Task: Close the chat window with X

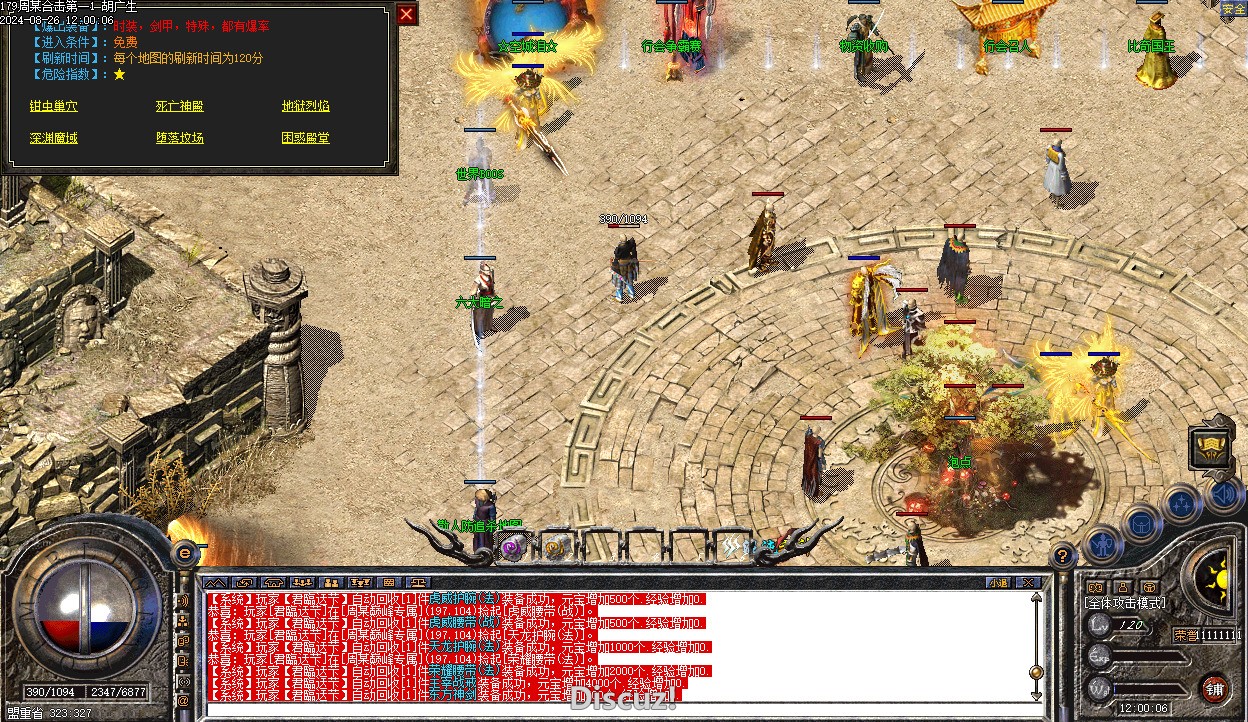Action: [1026, 582]
